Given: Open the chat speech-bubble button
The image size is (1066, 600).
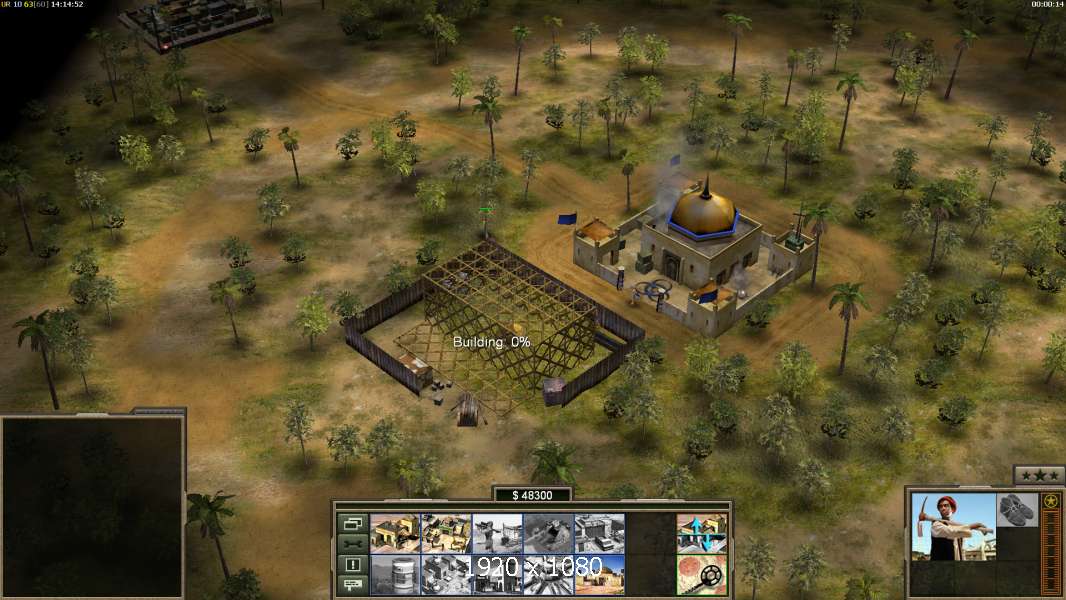Looking at the screenshot, I should tap(352, 585).
